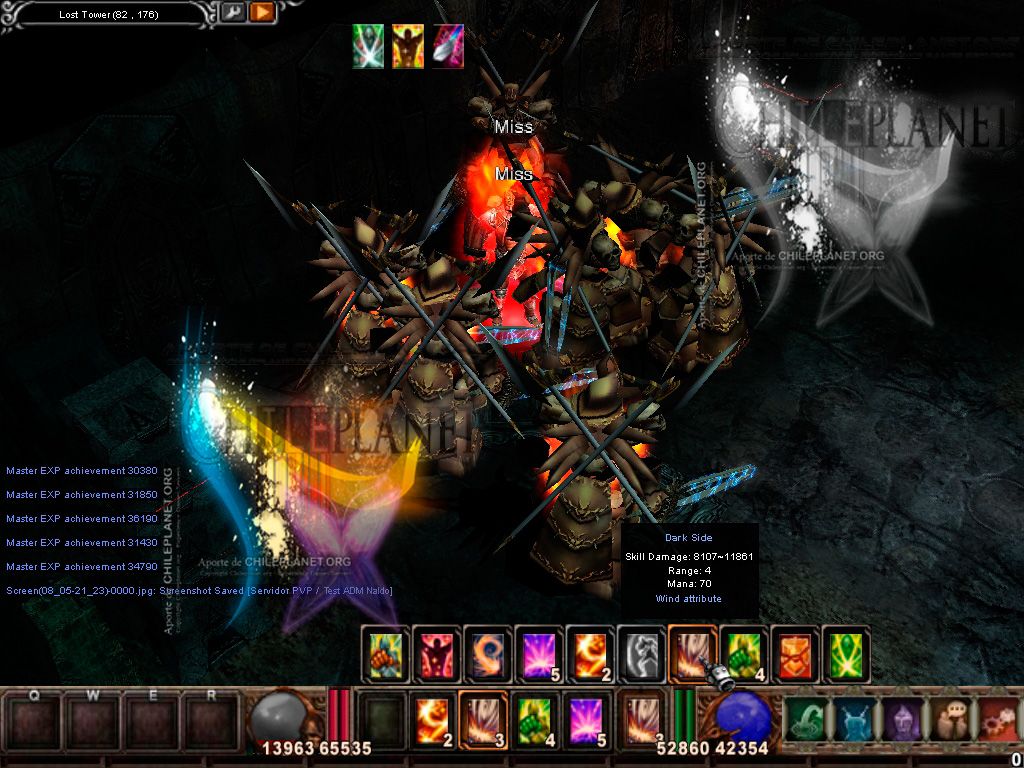Select the green crossed-star skill in the list
This screenshot has width=1024, height=768.
point(846,655)
